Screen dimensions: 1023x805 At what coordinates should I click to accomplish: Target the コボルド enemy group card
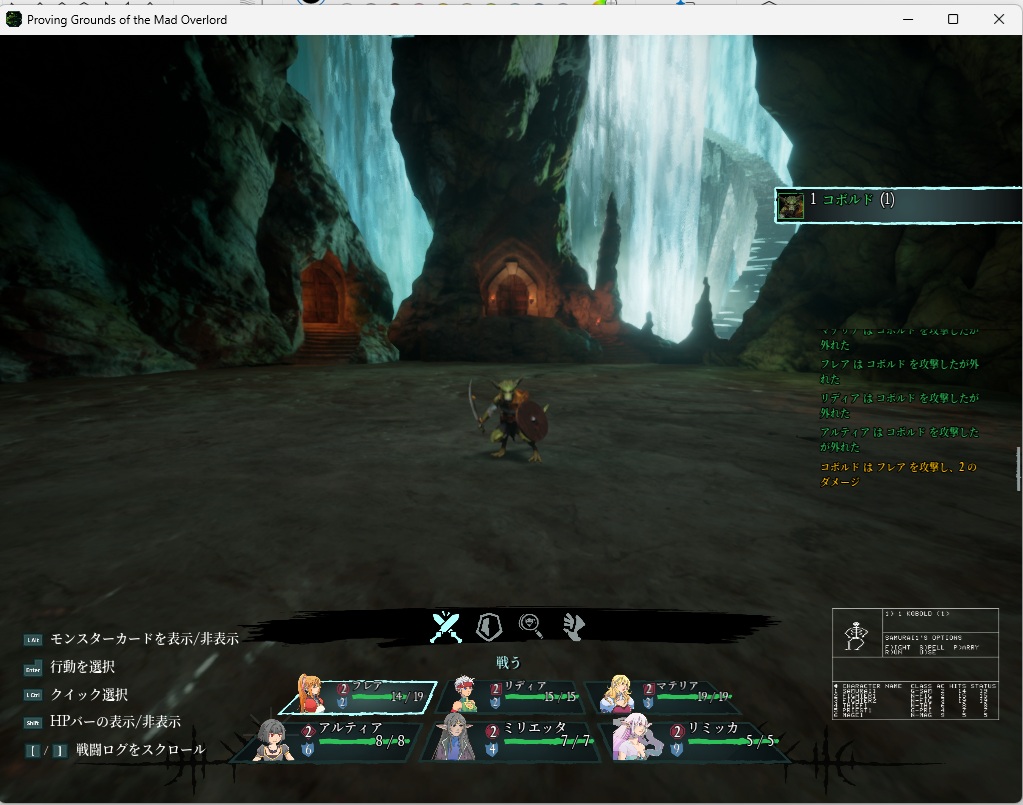click(898, 205)
